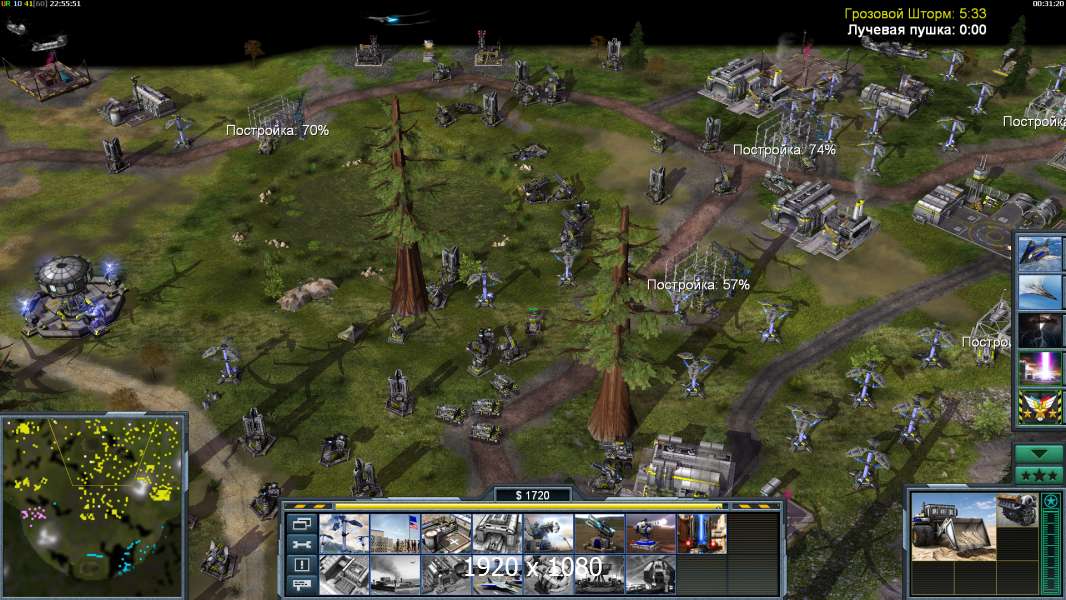The image size is (1066, 600).
Task: Queue the war factory structure icon
Action: tap(498, 533)
